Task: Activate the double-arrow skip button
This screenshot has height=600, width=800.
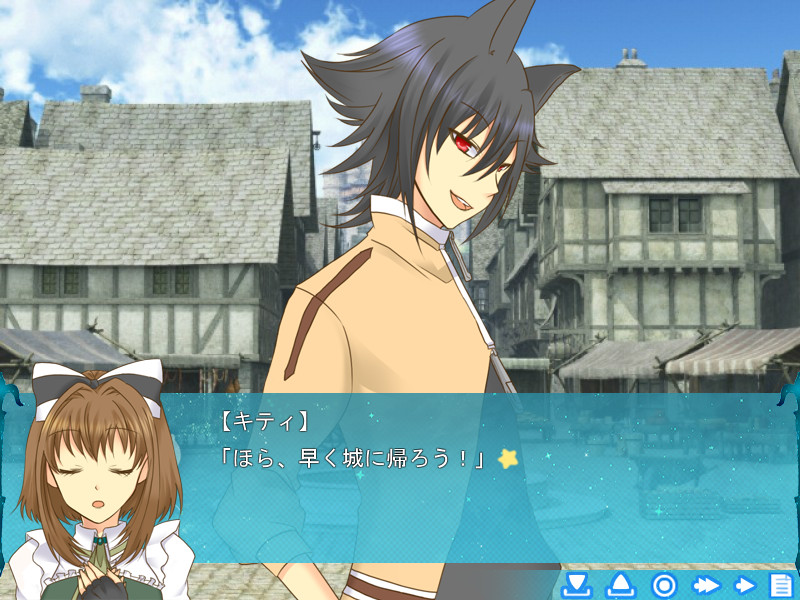Action: [706, 585]
